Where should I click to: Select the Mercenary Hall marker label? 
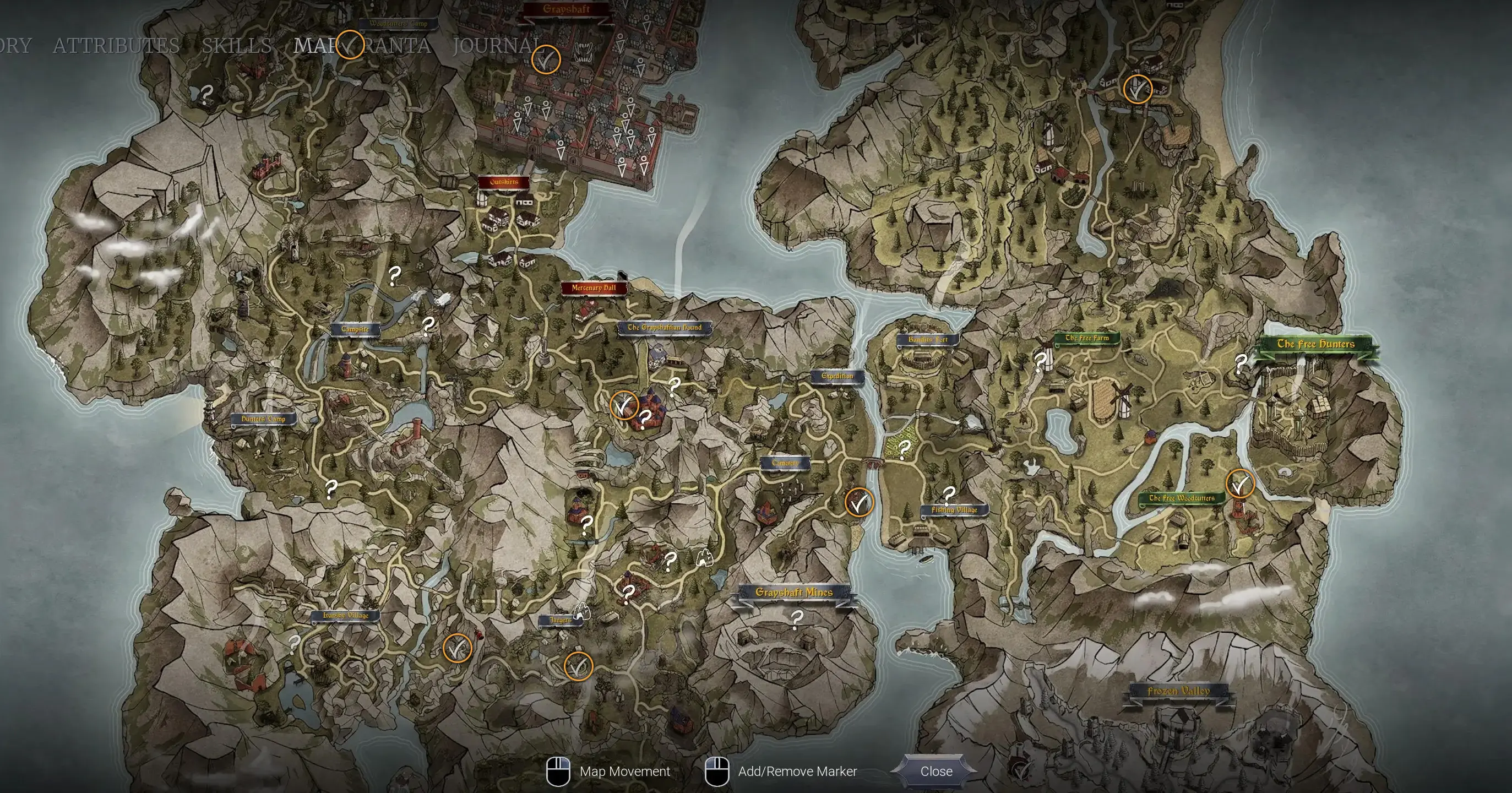coord(594,288)
